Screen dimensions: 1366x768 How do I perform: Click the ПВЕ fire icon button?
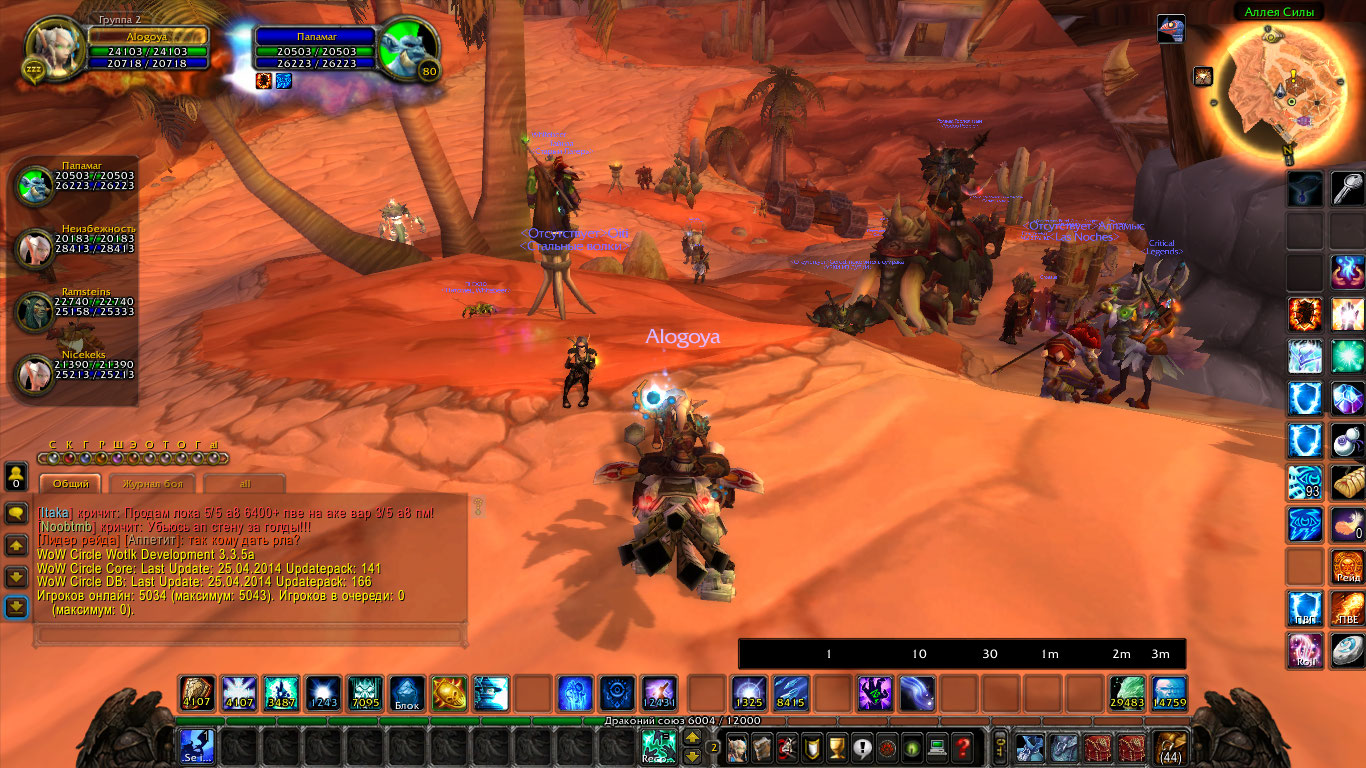tap(1347, 608)
